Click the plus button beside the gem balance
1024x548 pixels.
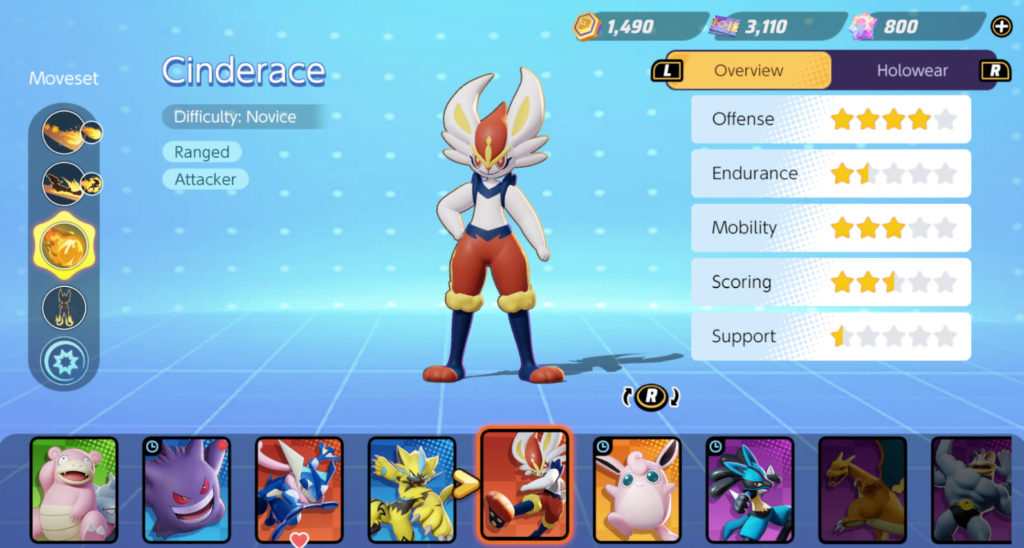tap(1000, 27)
